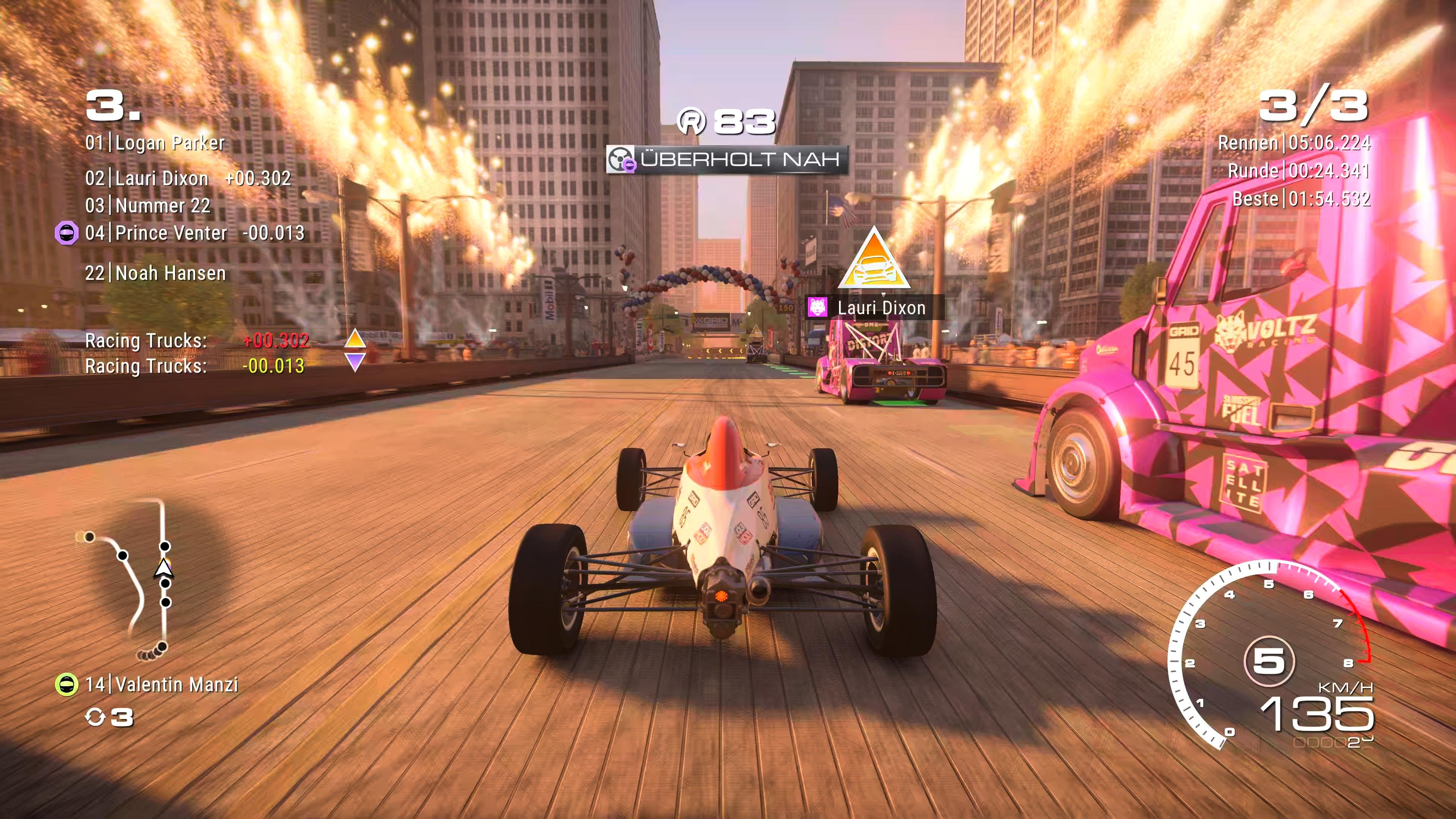Click the ÜBERHOLT NAH notification banner

click(727, 159)
